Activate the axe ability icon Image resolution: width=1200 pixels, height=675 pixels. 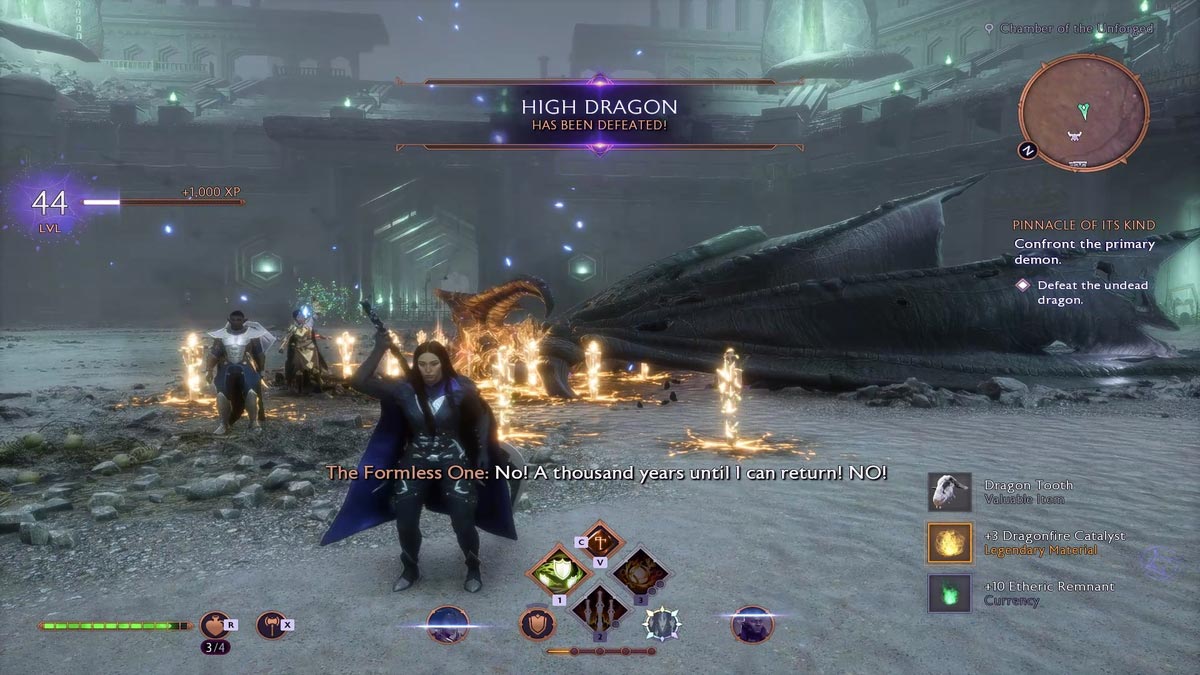click(x=270, y=625)
